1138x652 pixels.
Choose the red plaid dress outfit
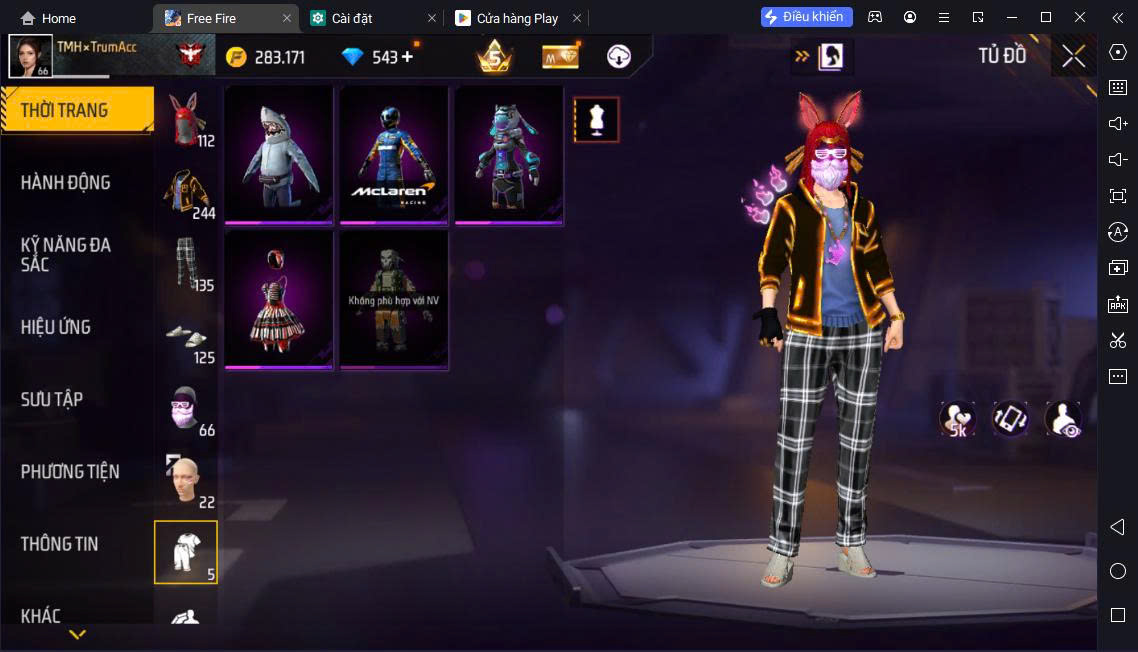click(279, 300)
